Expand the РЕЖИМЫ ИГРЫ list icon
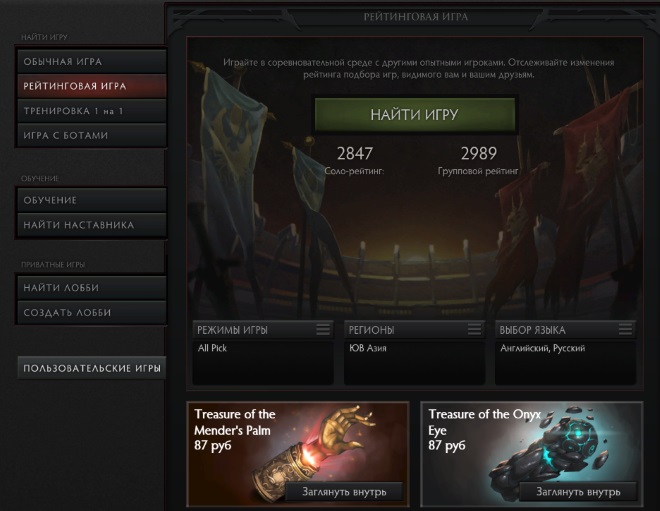Screen dimensions: 660x511 tap(323, 329)
